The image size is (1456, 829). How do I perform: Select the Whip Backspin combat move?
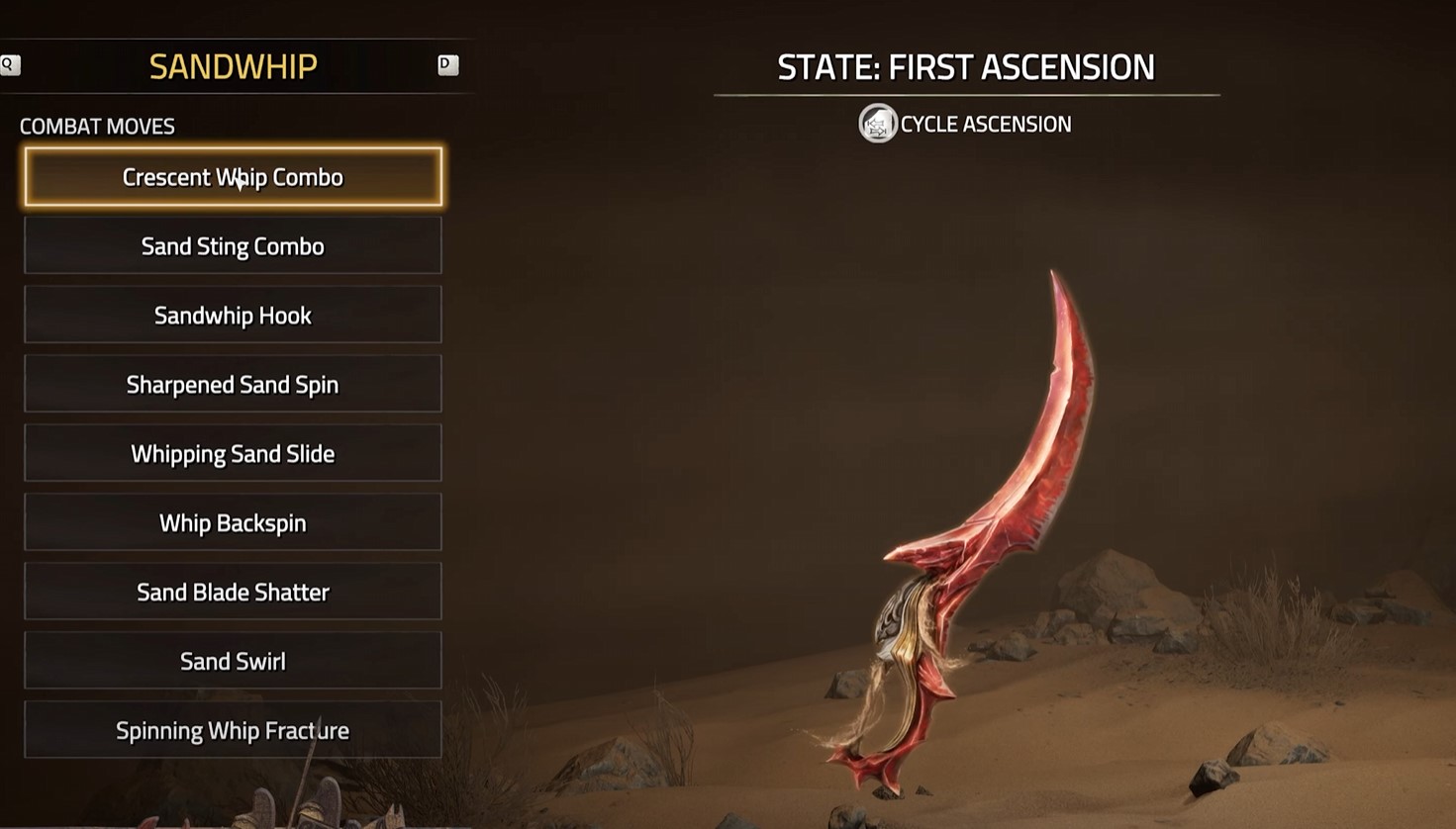click(x=233, y=522)
